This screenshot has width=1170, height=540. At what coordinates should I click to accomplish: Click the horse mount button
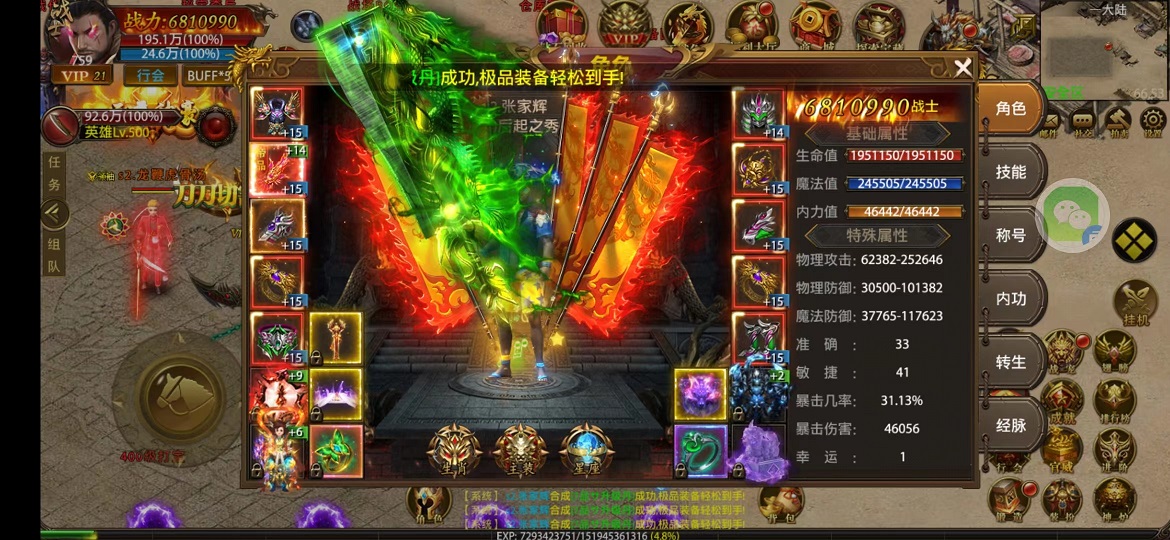pos(180,397)
